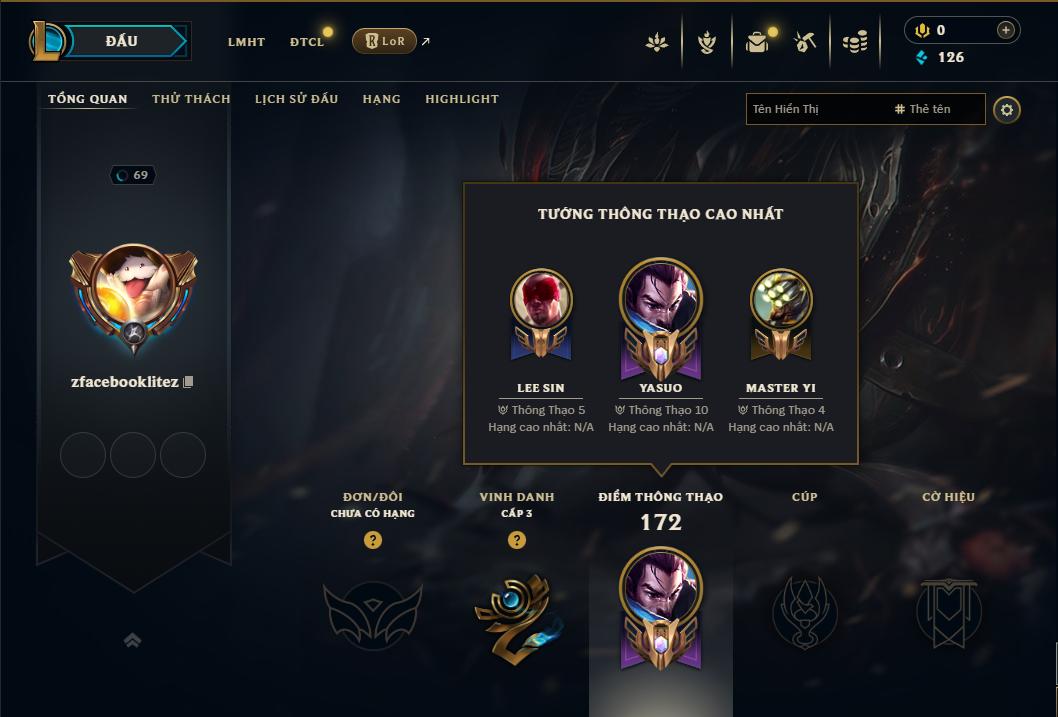Viewport: 1058px width, 717px height.
Task: Launch the LoR link button
Action: click(x=385, y=41)
